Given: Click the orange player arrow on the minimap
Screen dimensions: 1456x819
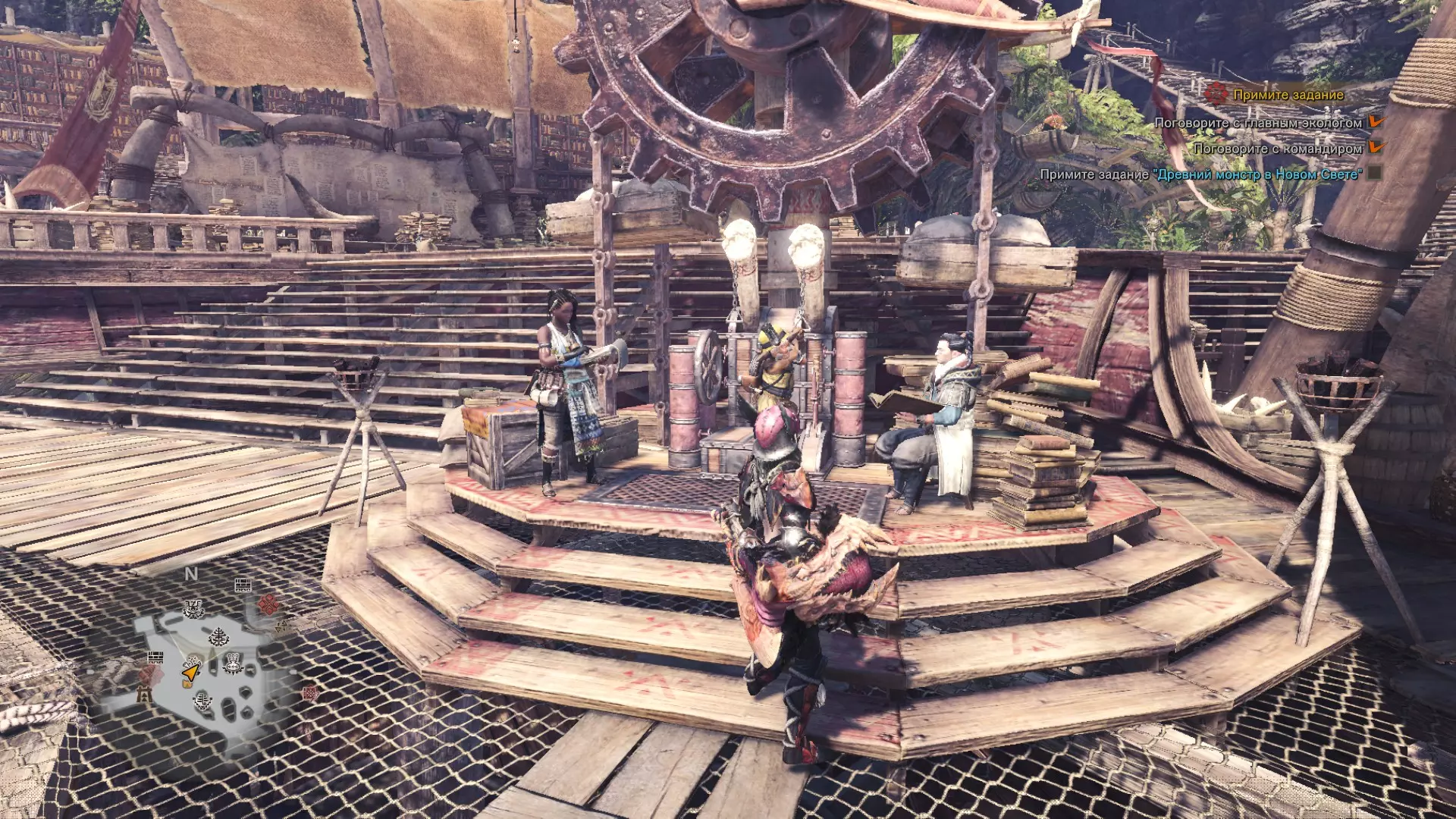Looking at the screenshot, I should click(x=190, y=672).
